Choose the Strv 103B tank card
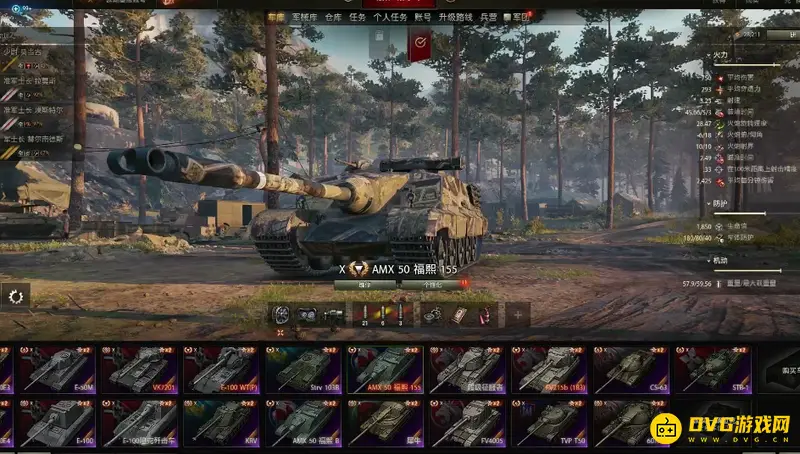This screenshot has height=454, width=800. (x=303, y=370)
